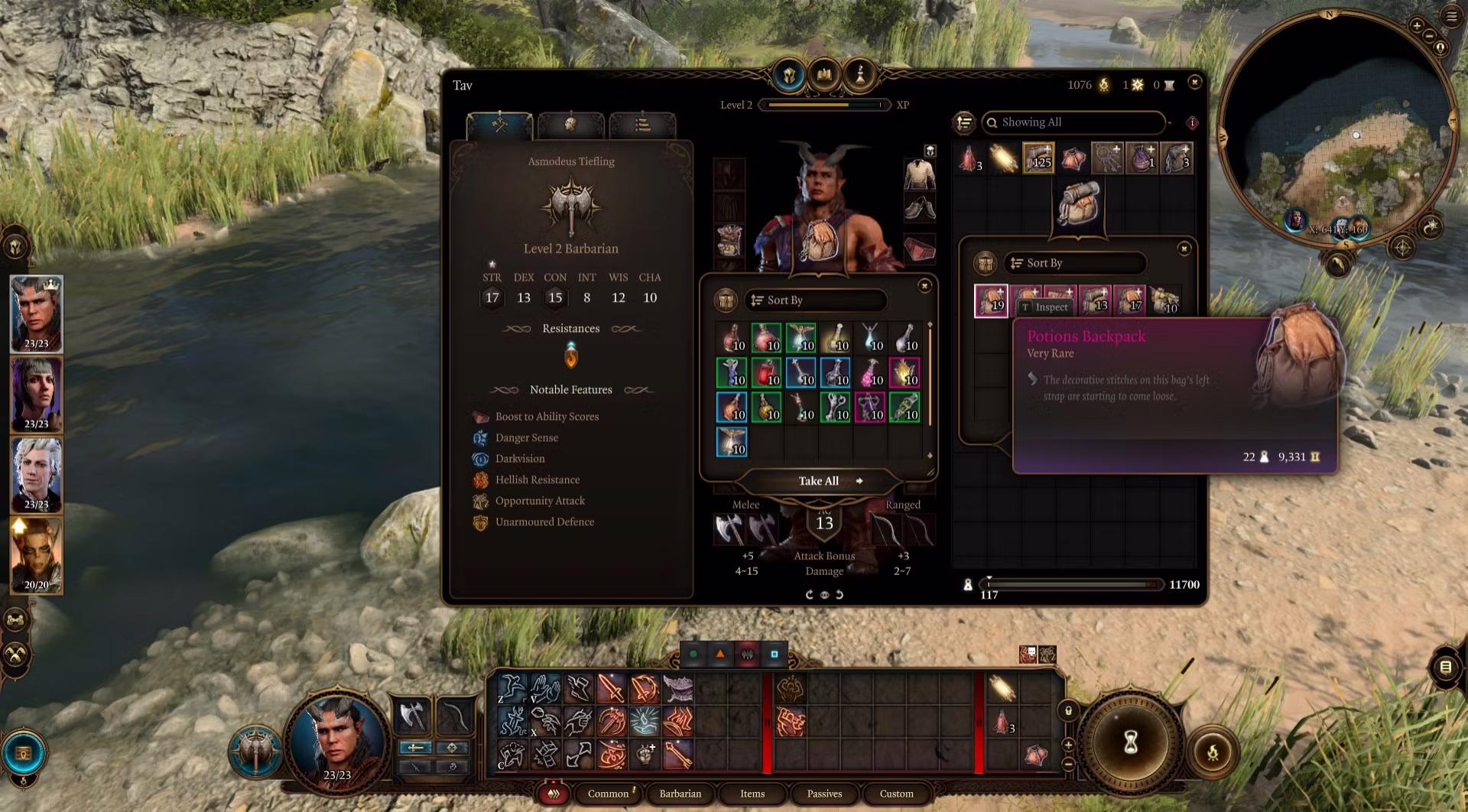Screen dimensions: 1468x812
Task: Open the Sort By dropdown in the potions container
Action: pyautogui.click(x=816, y=300)
